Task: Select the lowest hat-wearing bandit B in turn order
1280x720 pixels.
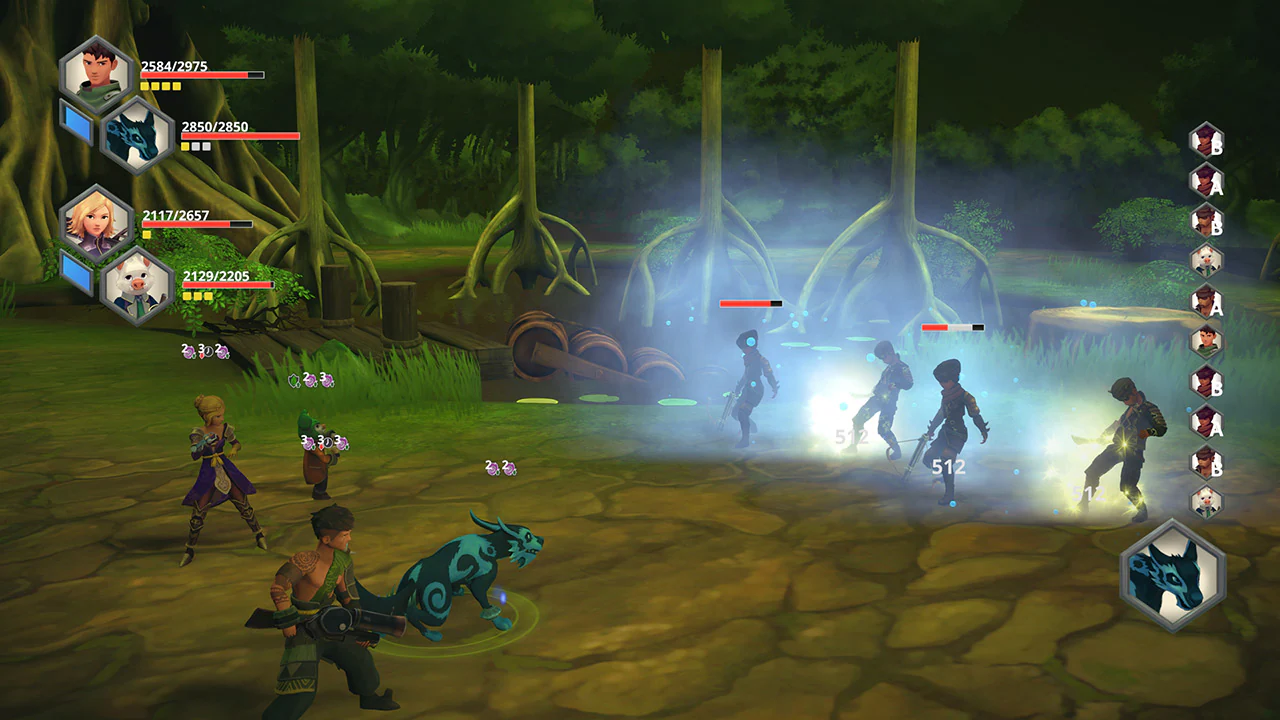Action: click(1206, 461)
